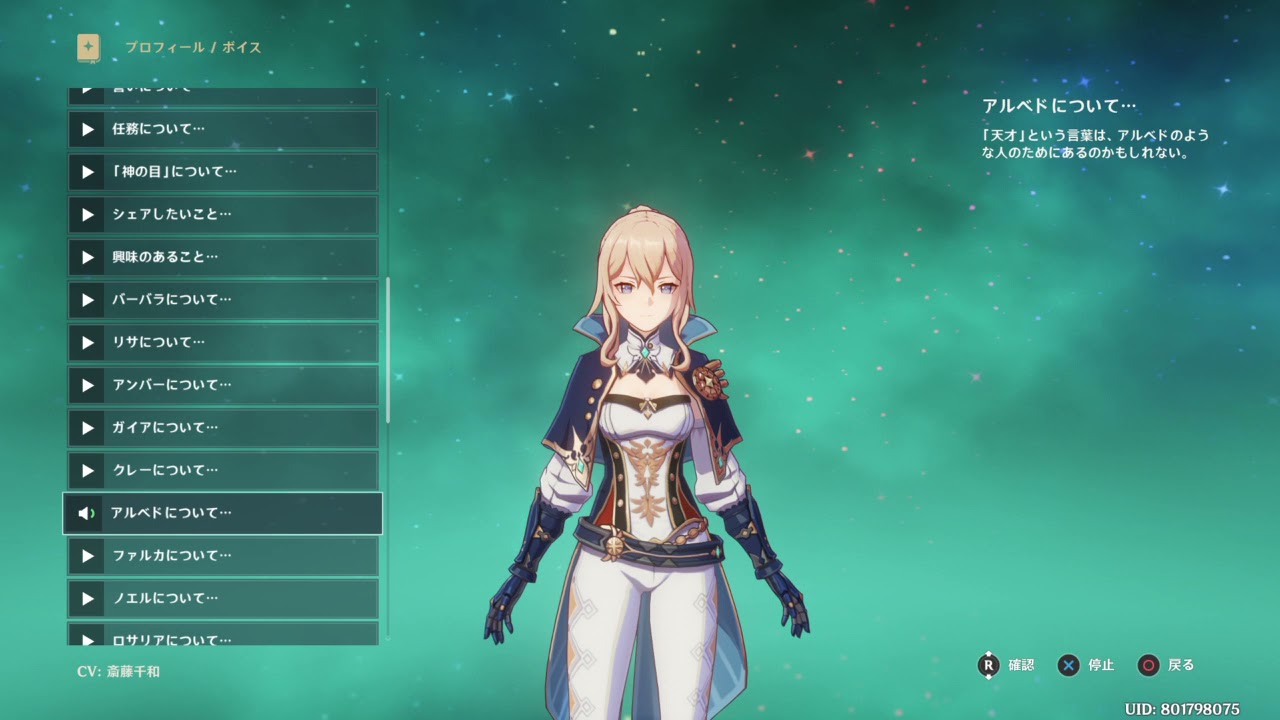Play the ロサリアについて voice line
This screenshot has width=1280, height=720.
(x=222, y=636)
